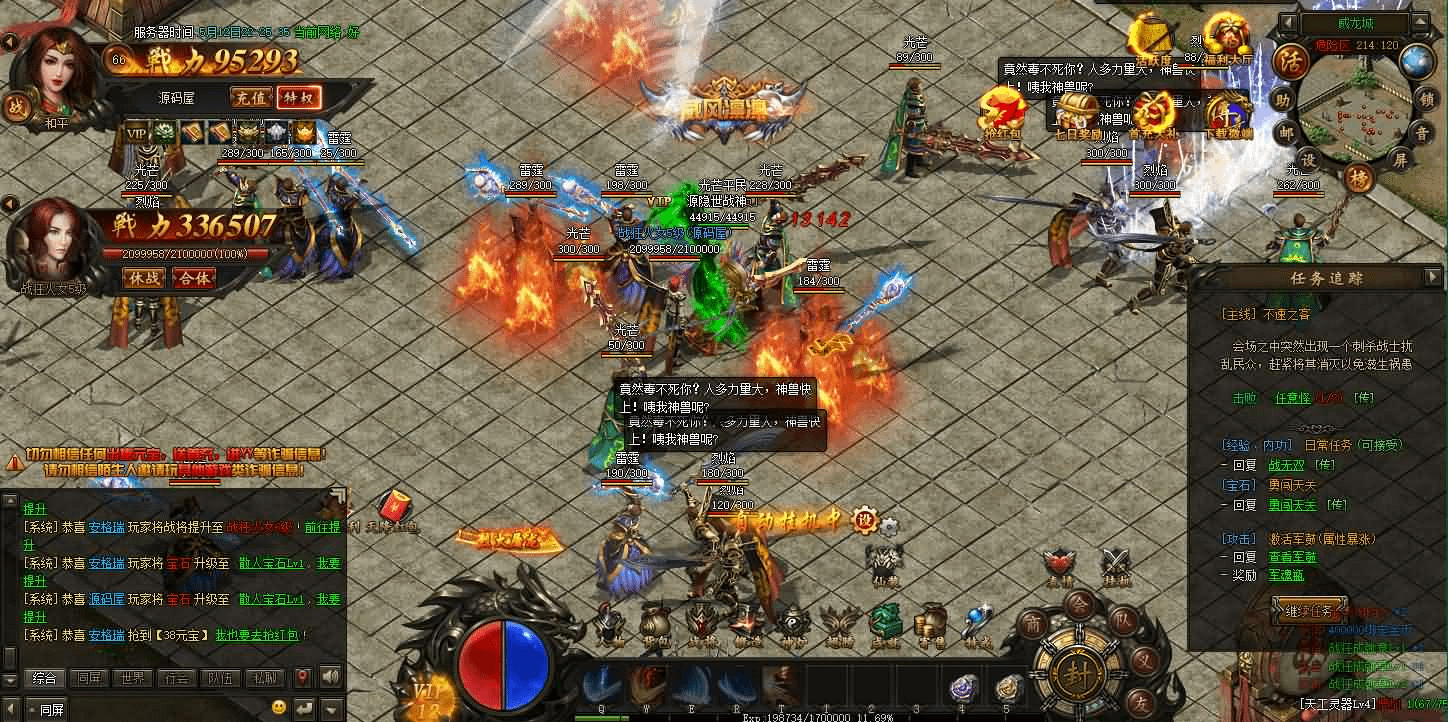
Task: Open the 七日奖励 seven-day reward chest
Action: (x=1077, y=114)
